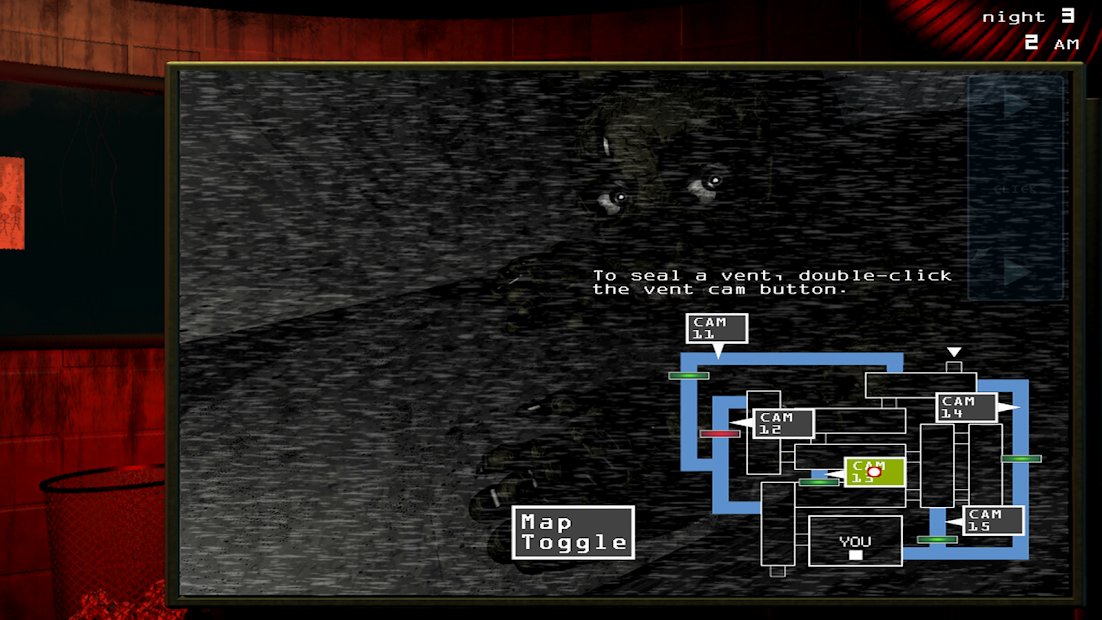The height and width of the screenshot is (620, 1102).
Task: Switch to the CAM 11 vent camera
Action: [716, 328]
